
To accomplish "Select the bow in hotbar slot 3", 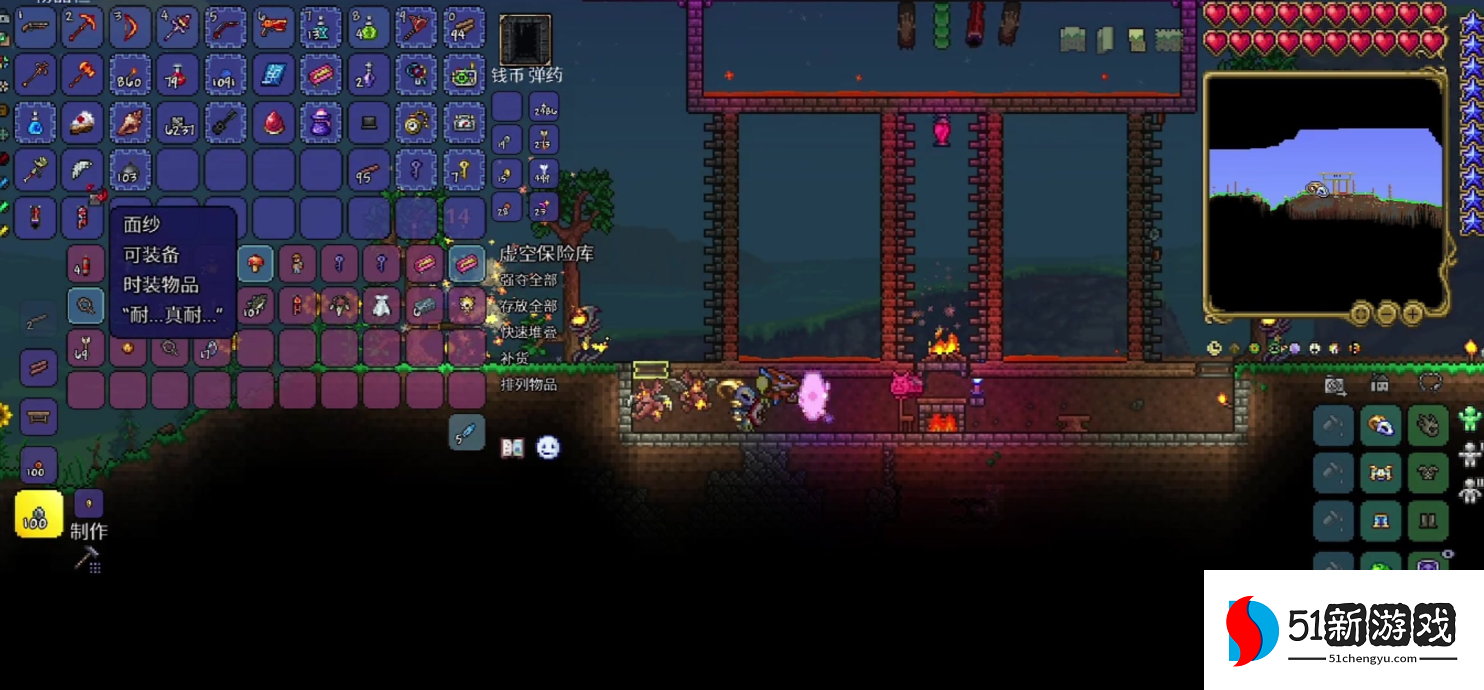I will tap(131, 27).
